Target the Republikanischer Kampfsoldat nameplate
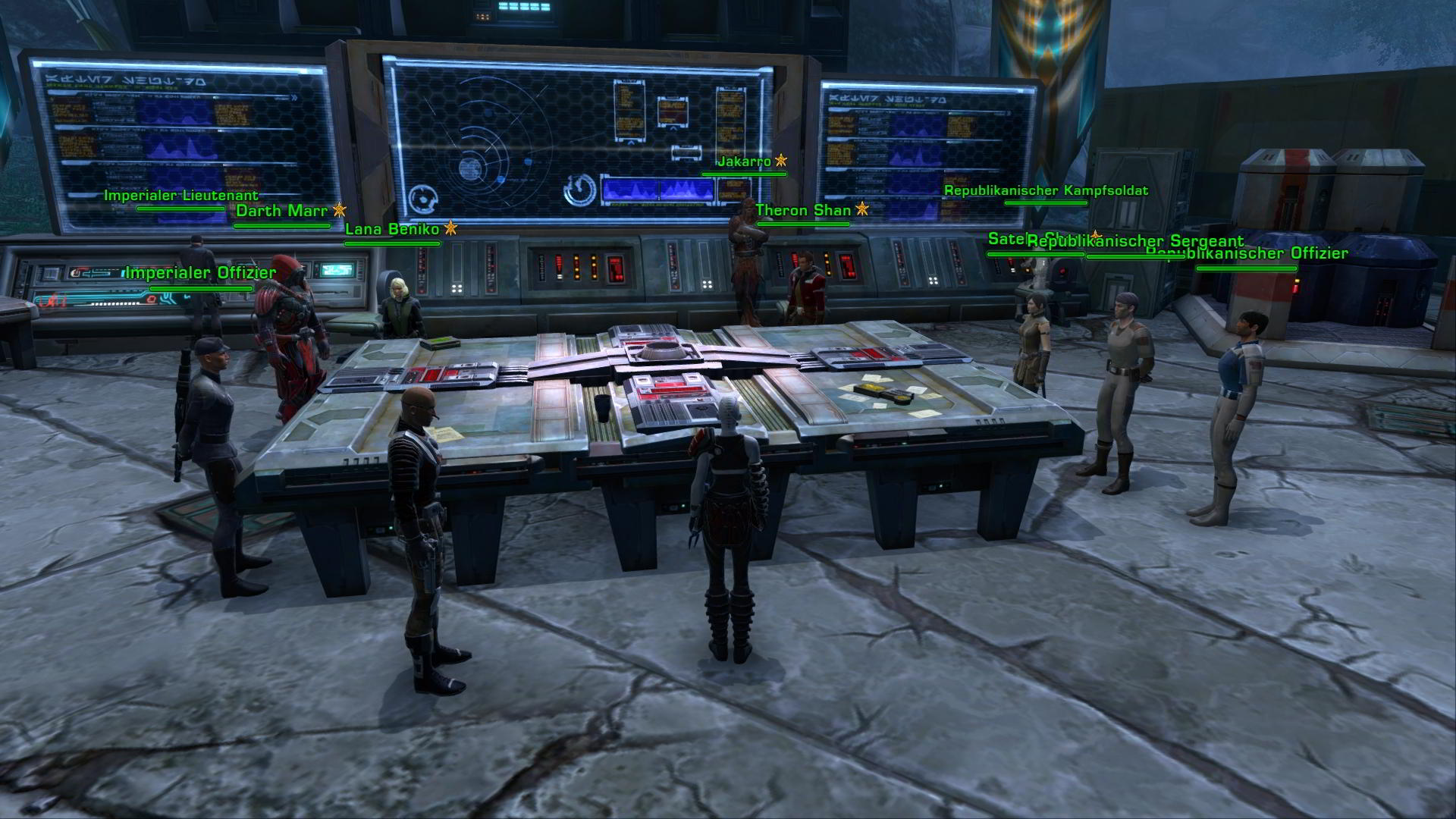 tap(1046, 191)
